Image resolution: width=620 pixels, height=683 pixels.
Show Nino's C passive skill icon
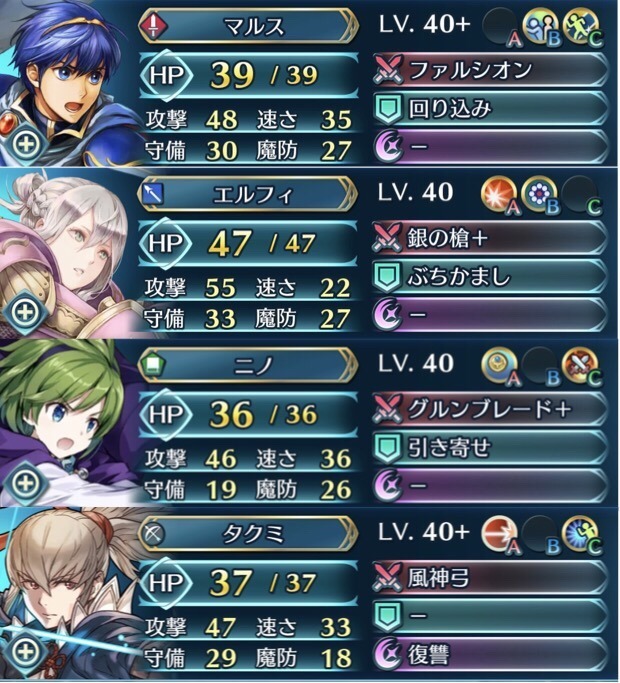(x=581, y=364)
